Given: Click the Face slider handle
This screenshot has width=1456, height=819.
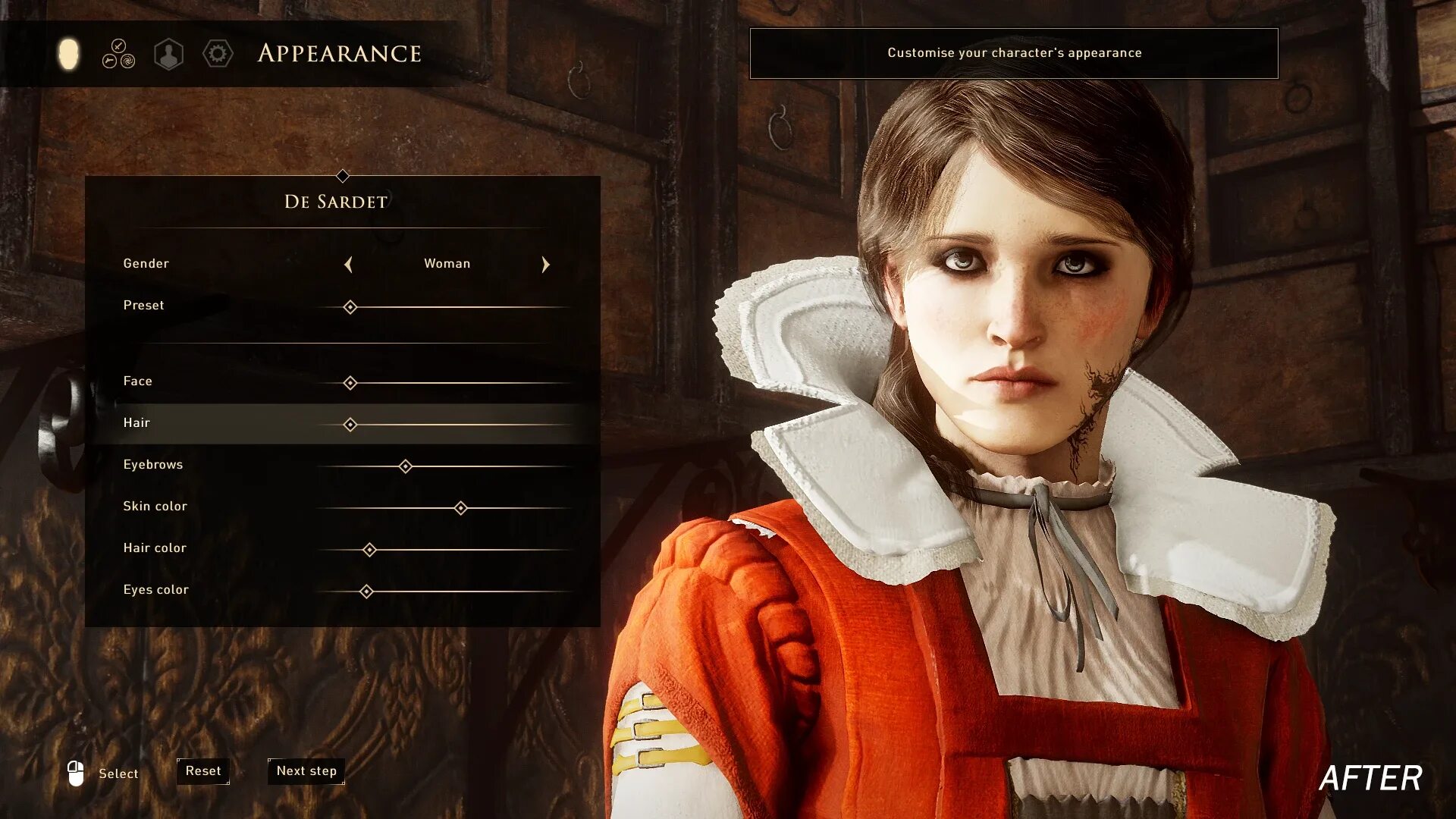Looking at the screenshot, I should pyautogui.click(x=350, y=383).
